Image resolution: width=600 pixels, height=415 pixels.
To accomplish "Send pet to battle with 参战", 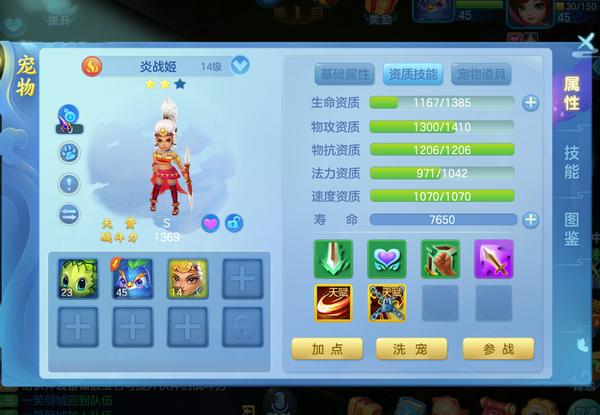I will [x=497, y=348].
